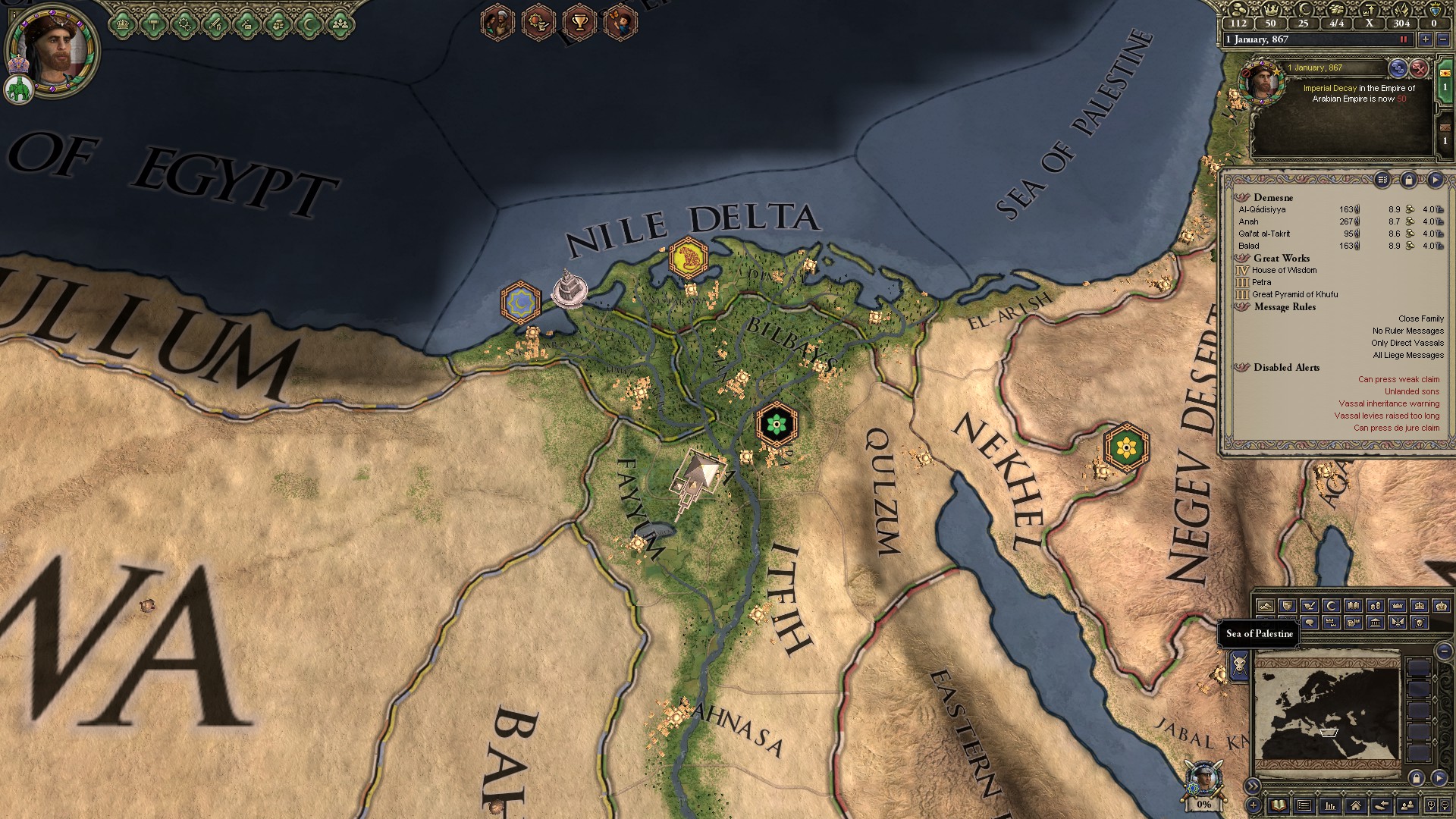The height and width of the screenshot is (819, 1456).
Task: Increase game speed with the plus control
Action: (x=1426, y=39)
